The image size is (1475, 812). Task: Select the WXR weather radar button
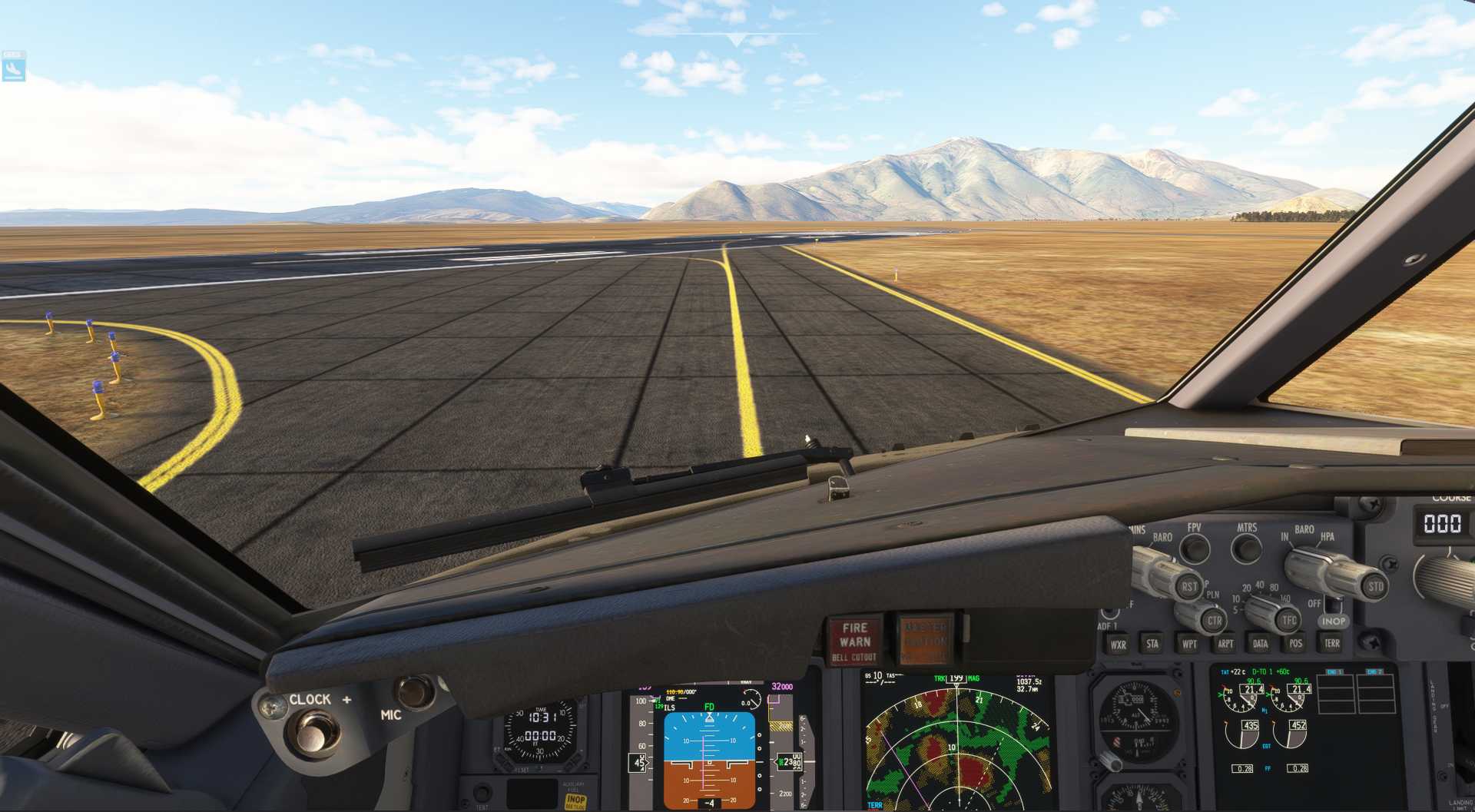[x=1119, y=644]
